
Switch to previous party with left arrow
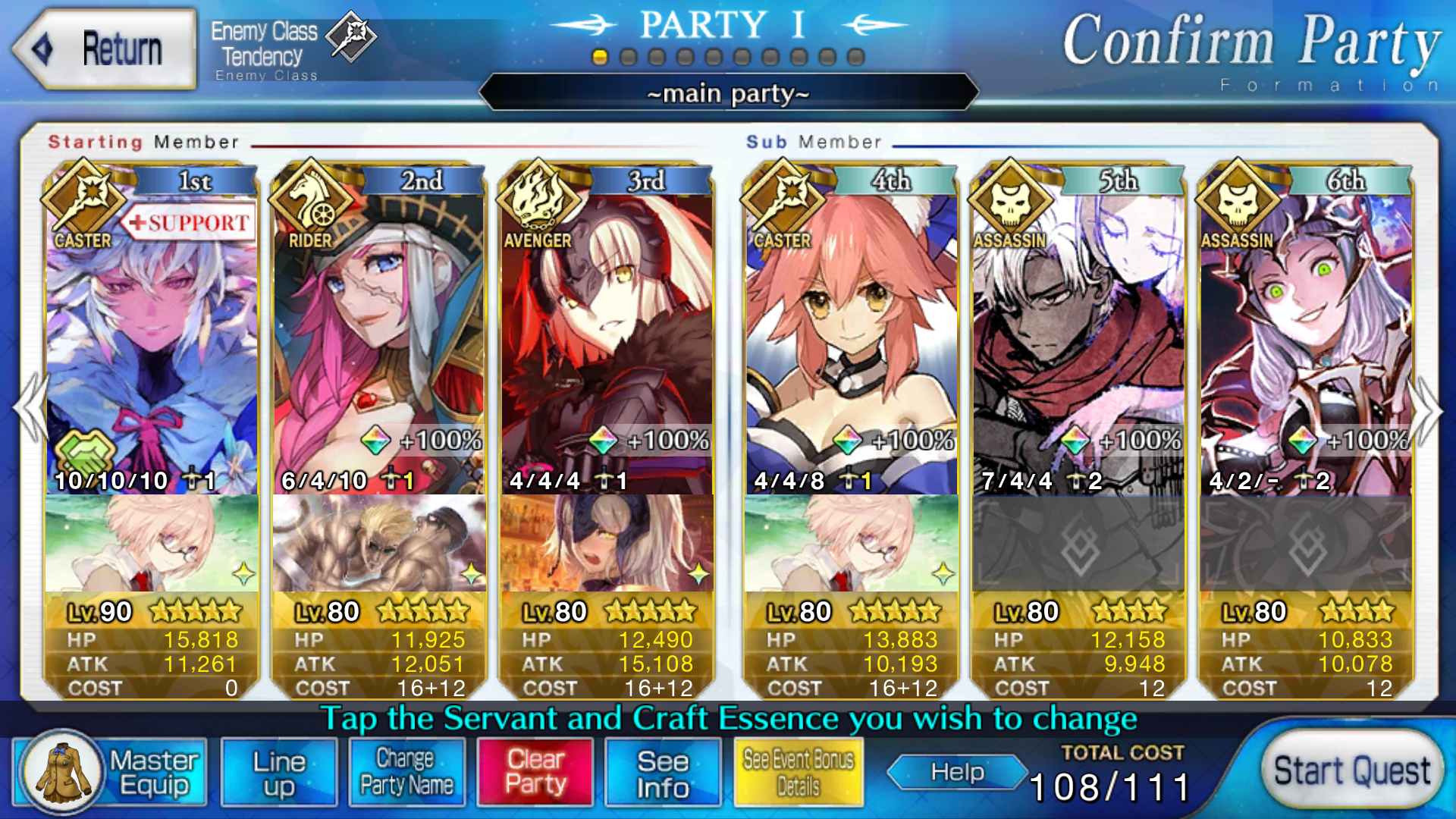point(30,408)
